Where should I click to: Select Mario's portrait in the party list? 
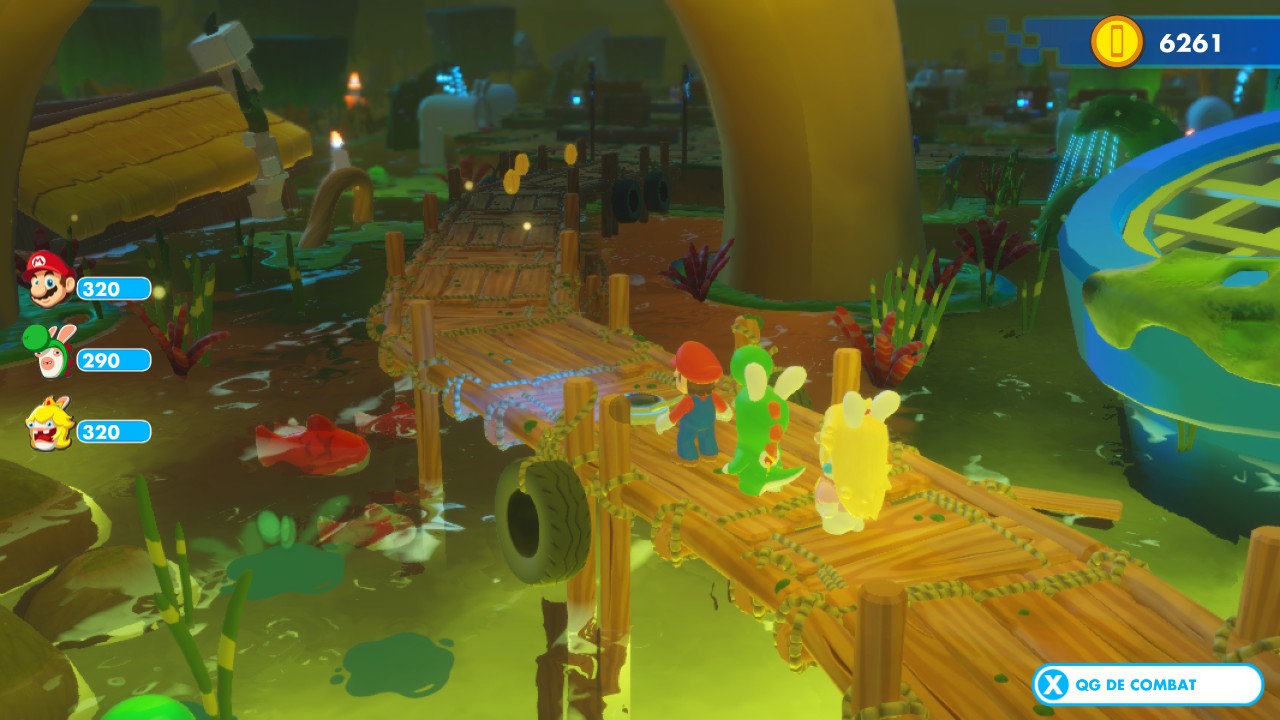click(x=49, y=278)
